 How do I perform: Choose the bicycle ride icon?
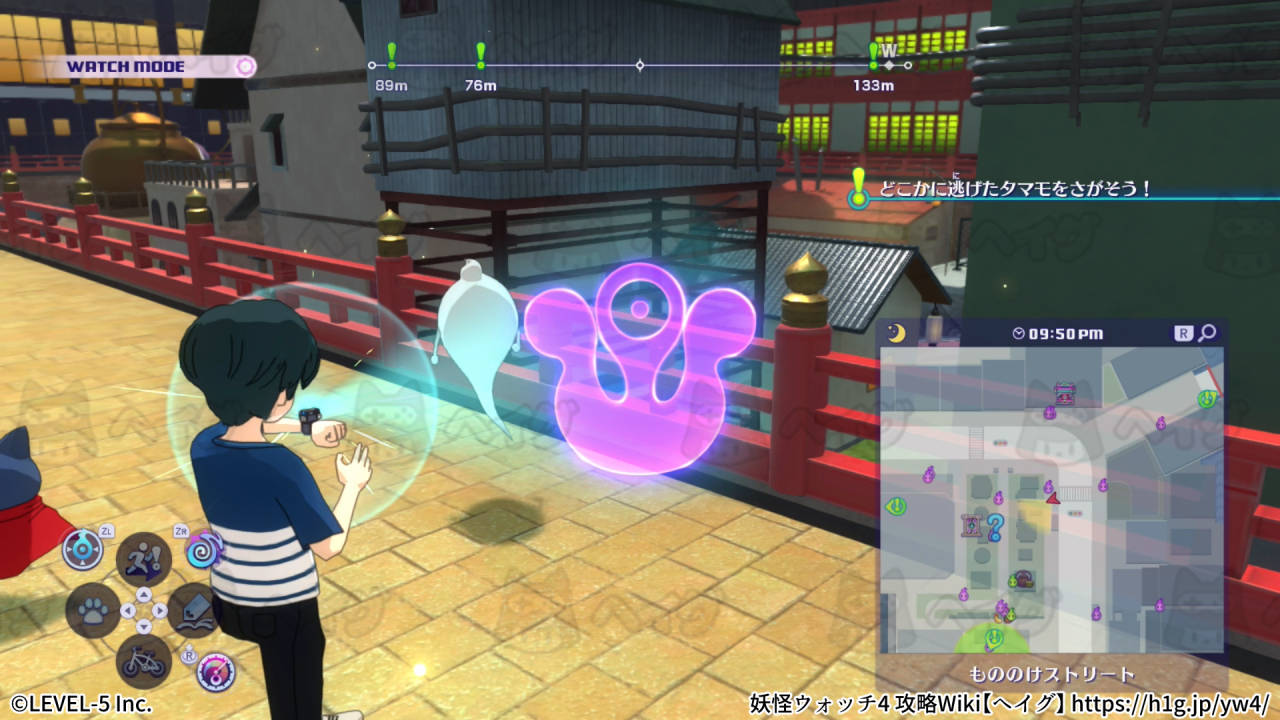pyautogui.click(x=143, y=660)
